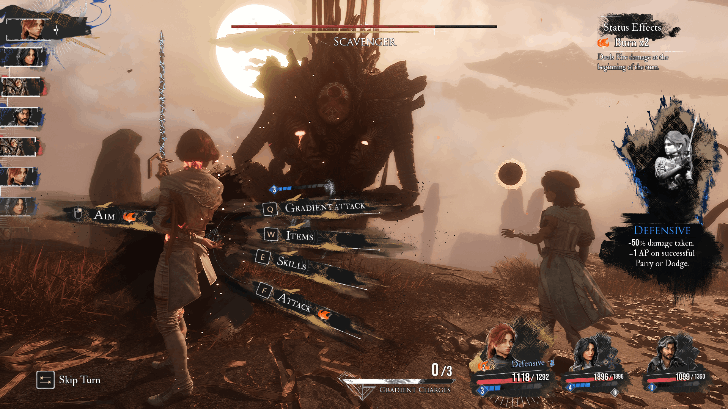Select the basic Attack command
Image resolution: width=728 pixels, height=409 pixels.
(296, 300)
